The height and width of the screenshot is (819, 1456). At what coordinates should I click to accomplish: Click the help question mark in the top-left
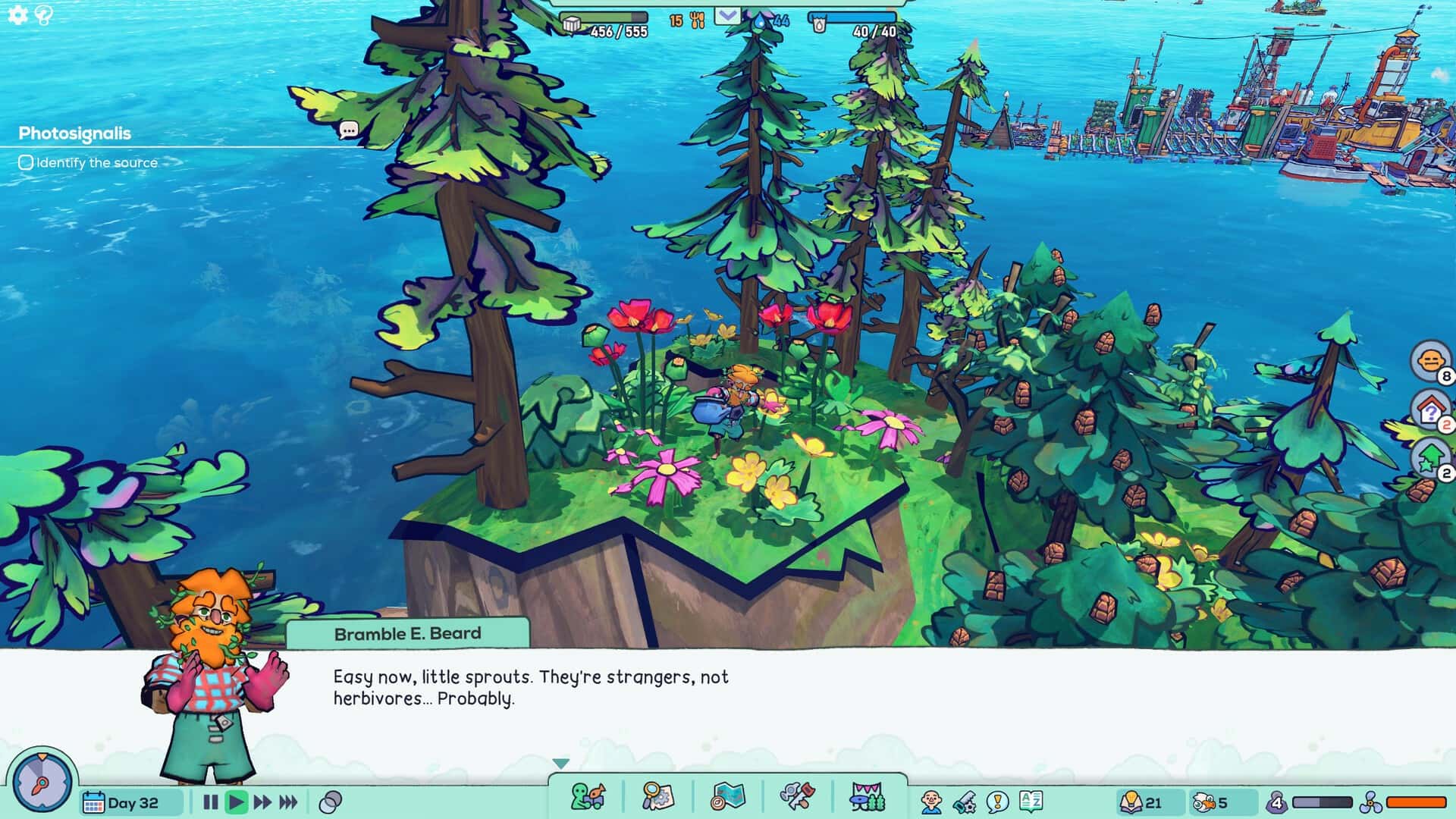[x=43, y=13]
